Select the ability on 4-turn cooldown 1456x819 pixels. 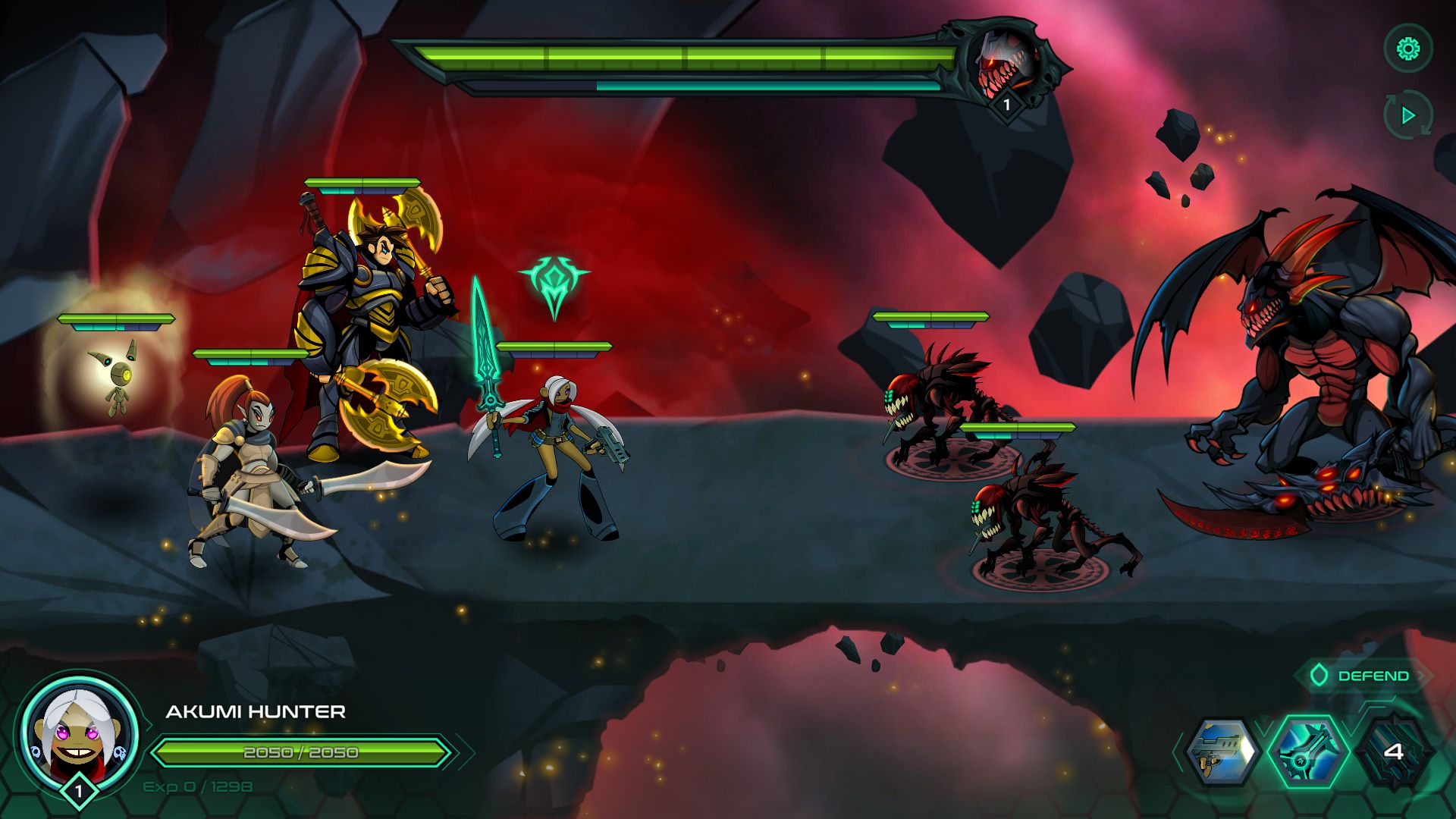click(1394, 752)
